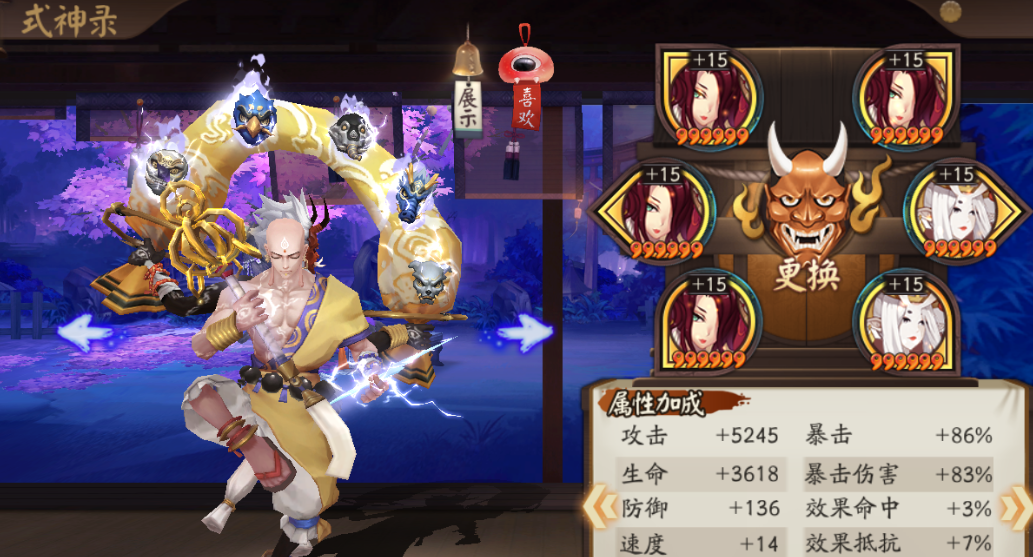This screenshot has width=1033, height=557.
Task: Click the 属性加成 panel's right gold chevron
Action: point(1020,506)
